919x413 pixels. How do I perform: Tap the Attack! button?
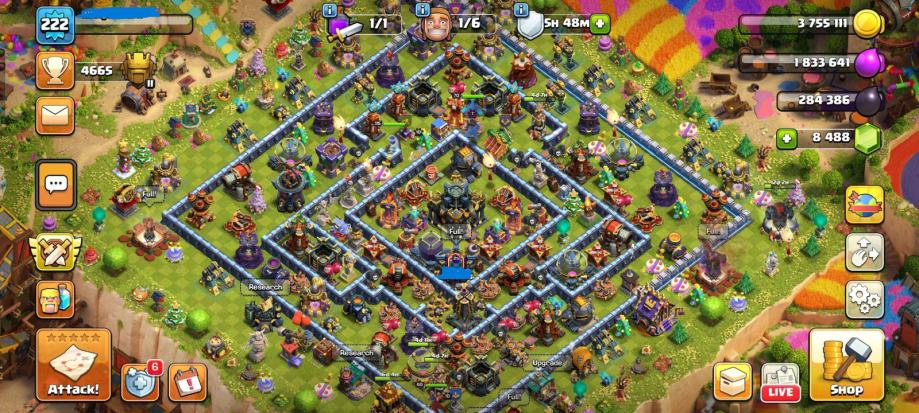[x=73, y=365]
